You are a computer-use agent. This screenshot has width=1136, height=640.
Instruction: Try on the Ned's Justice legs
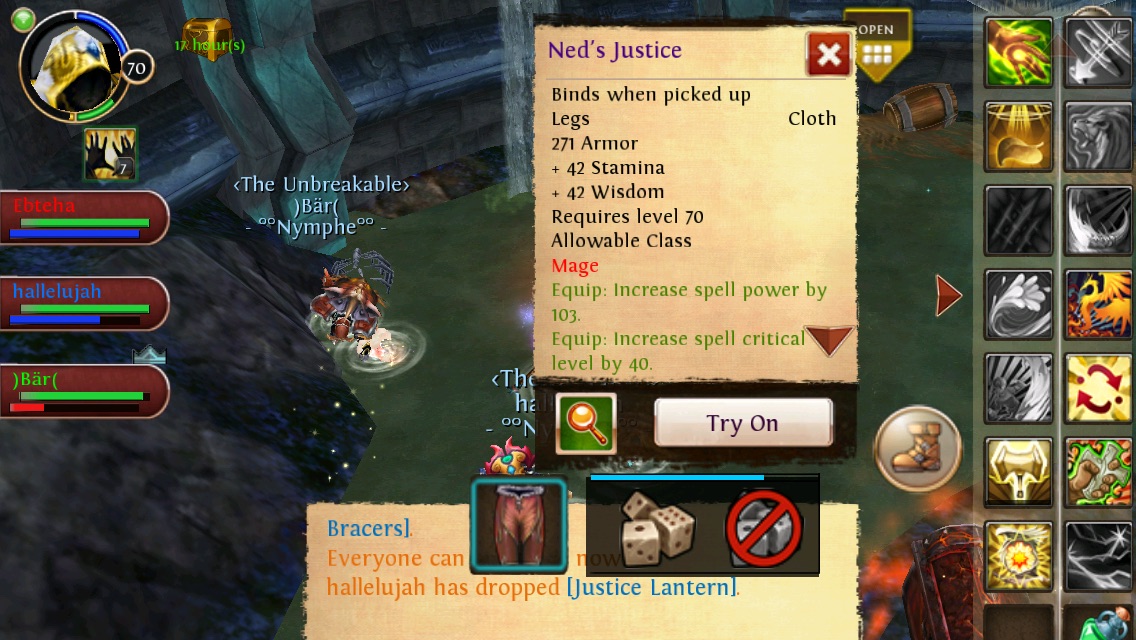(743, 423)
